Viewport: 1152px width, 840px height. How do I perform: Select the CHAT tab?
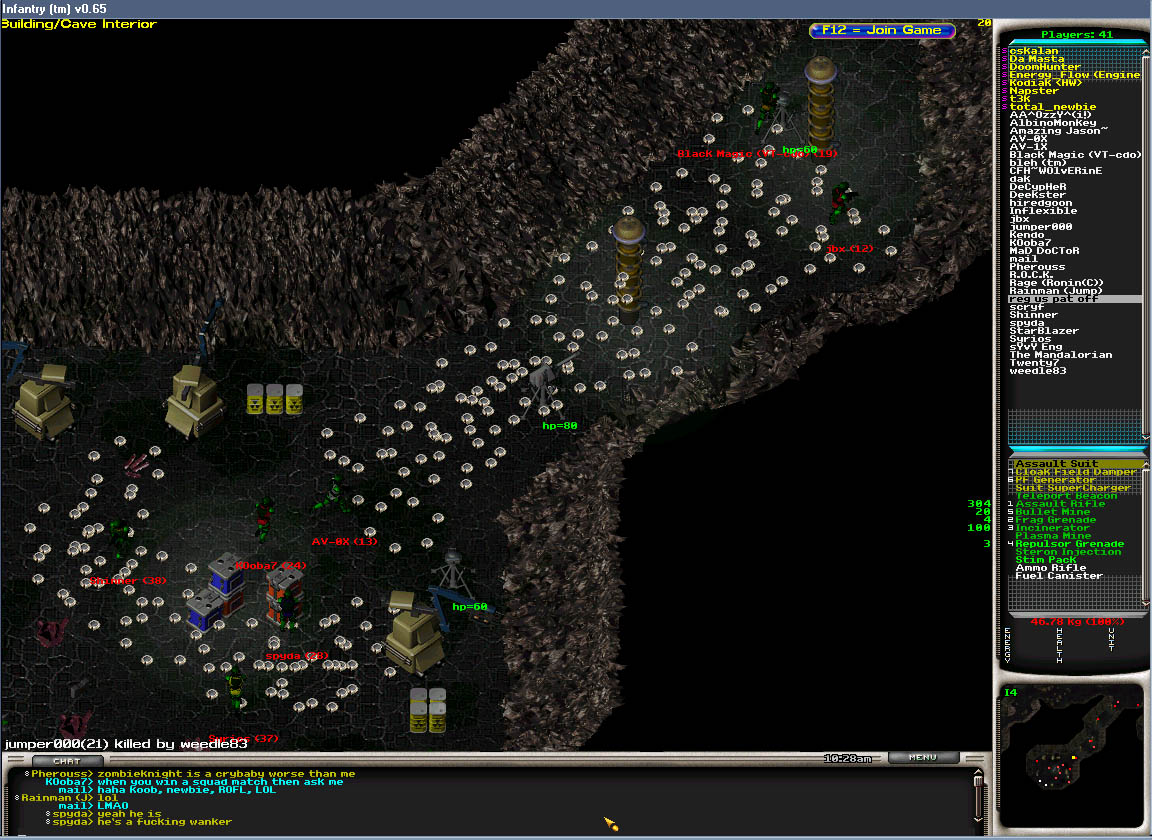(66, 762)
